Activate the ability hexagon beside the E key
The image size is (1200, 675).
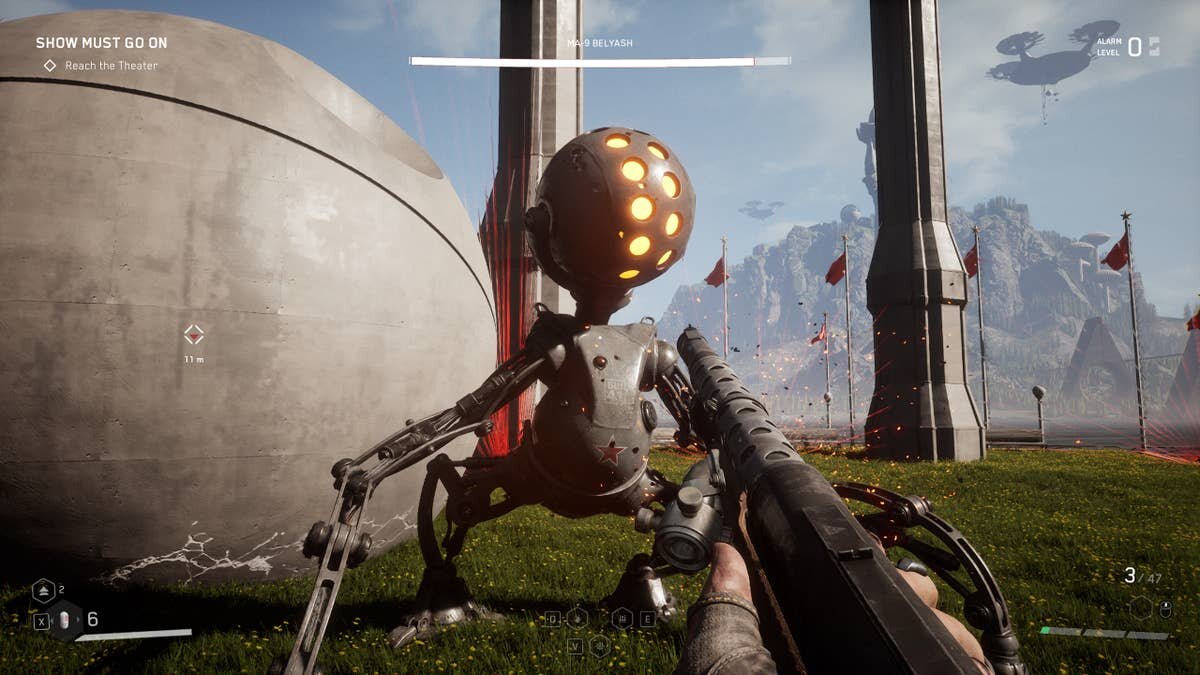pyautogui.click(x=622, y=618)
